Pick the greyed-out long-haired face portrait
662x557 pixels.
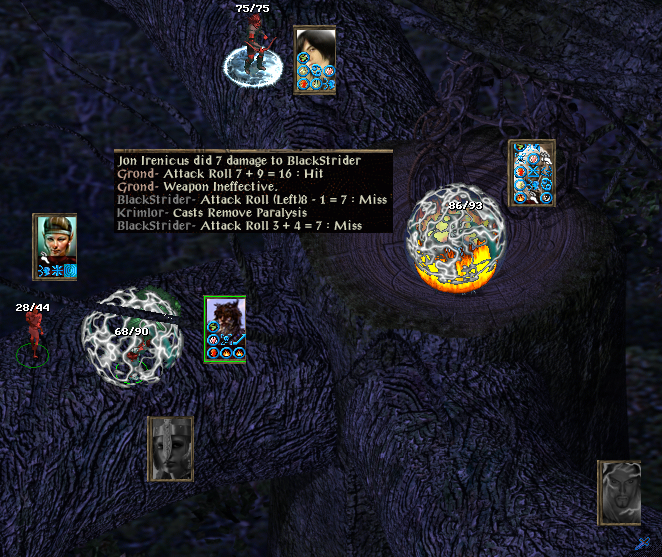click(x=619, y=492)
